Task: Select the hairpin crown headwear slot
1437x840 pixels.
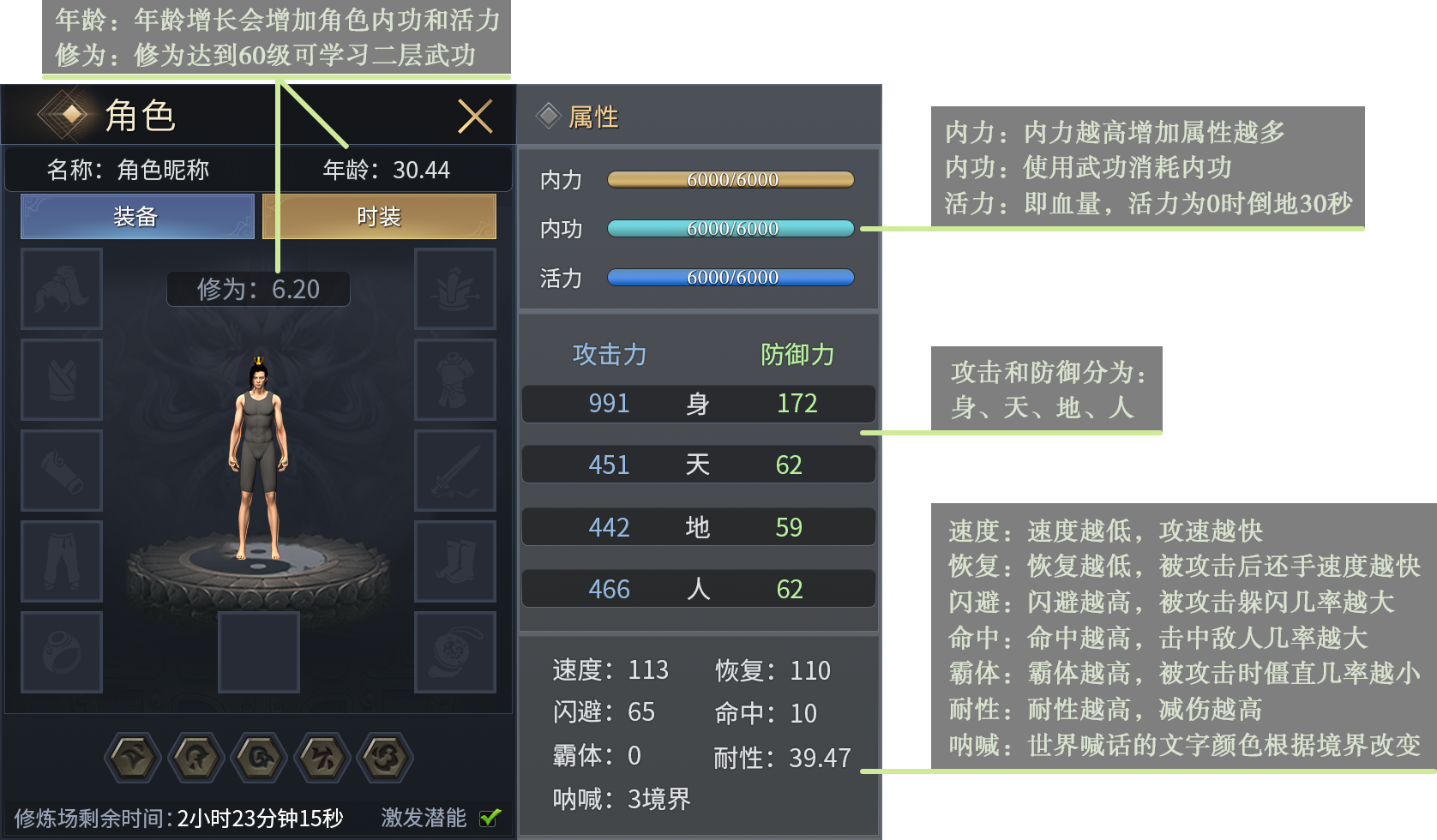Action: tap(455, 289)
